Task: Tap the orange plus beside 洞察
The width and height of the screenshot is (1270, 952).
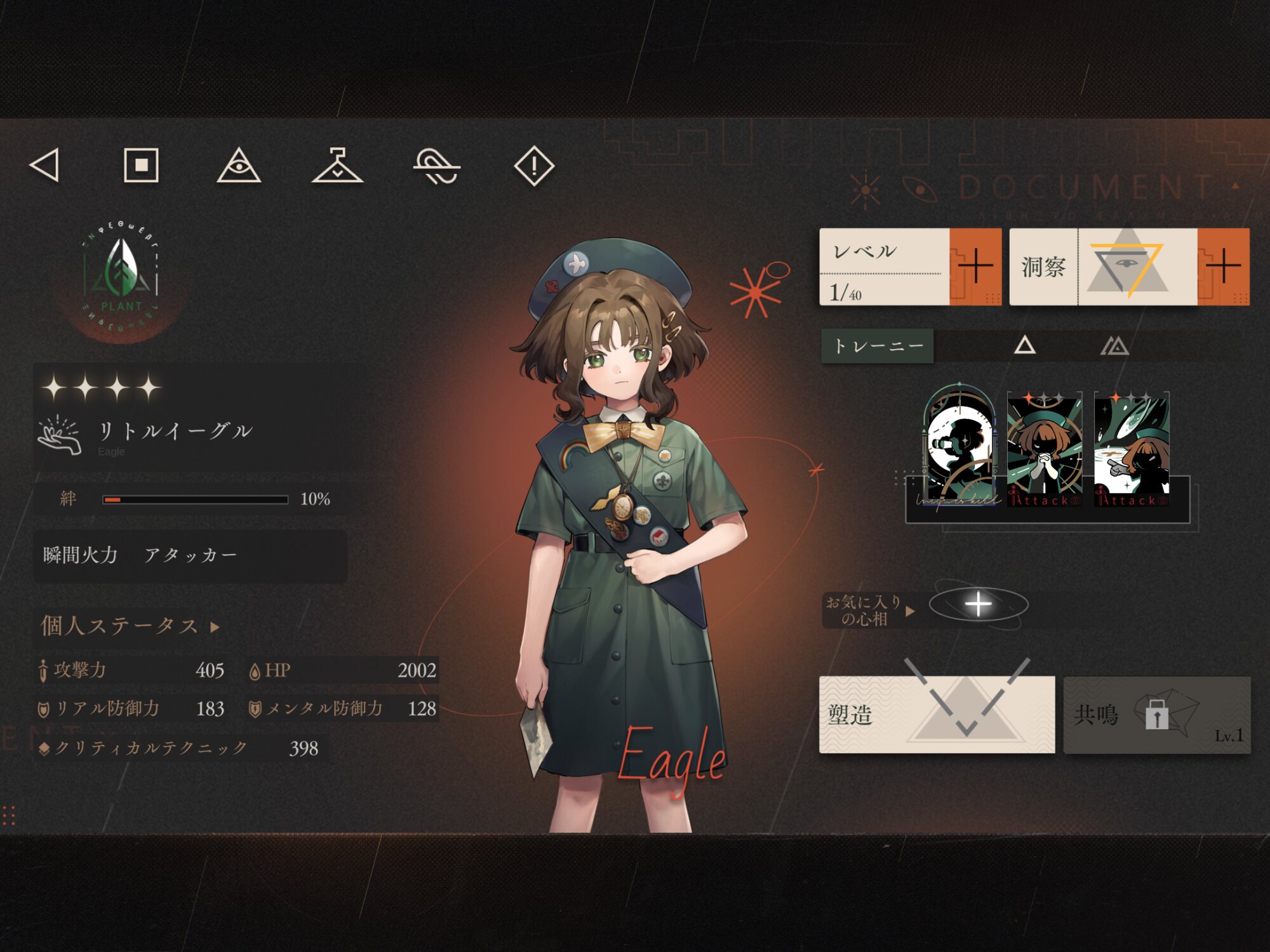Action: pyautogui.click(x=1223, y=267)
